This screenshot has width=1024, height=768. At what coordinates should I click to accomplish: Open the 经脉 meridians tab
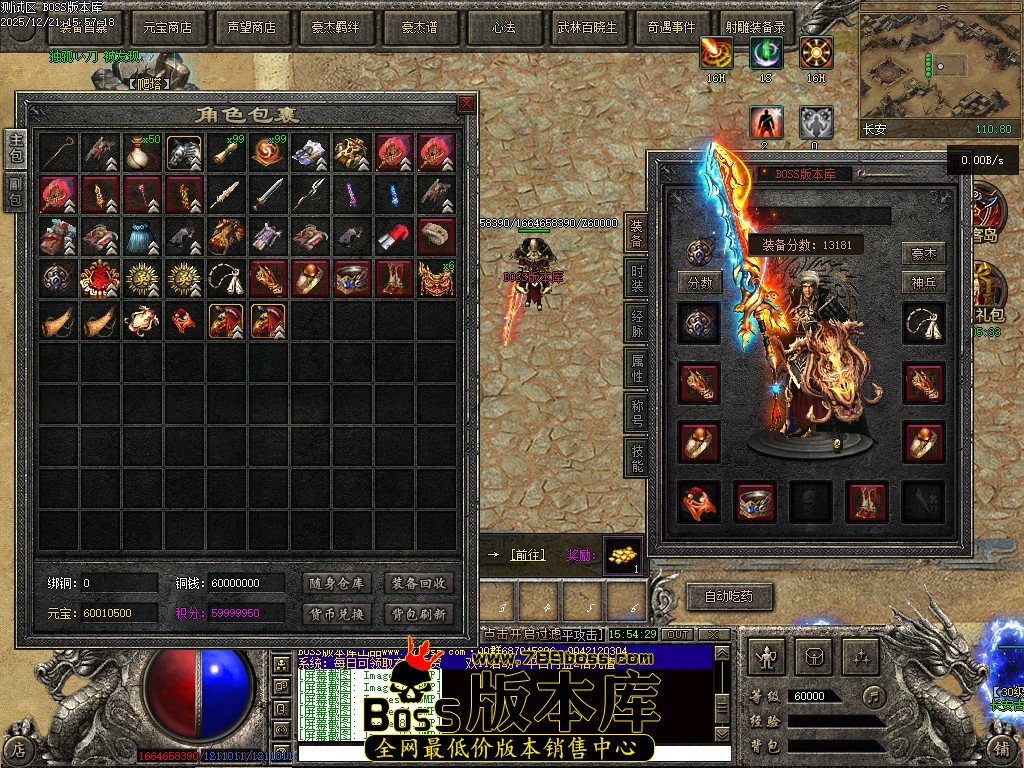[637, 323]
